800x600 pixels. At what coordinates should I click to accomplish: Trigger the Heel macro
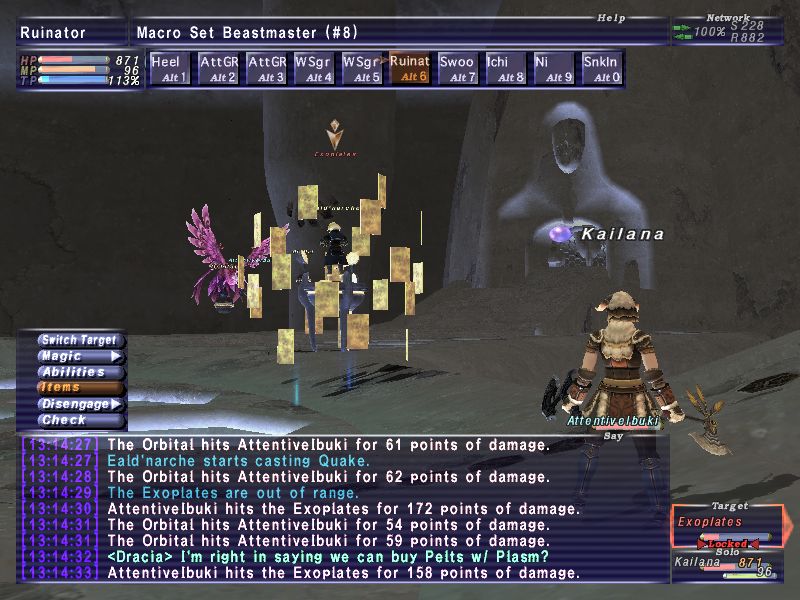pyautogui.click(x=170, y=68)
